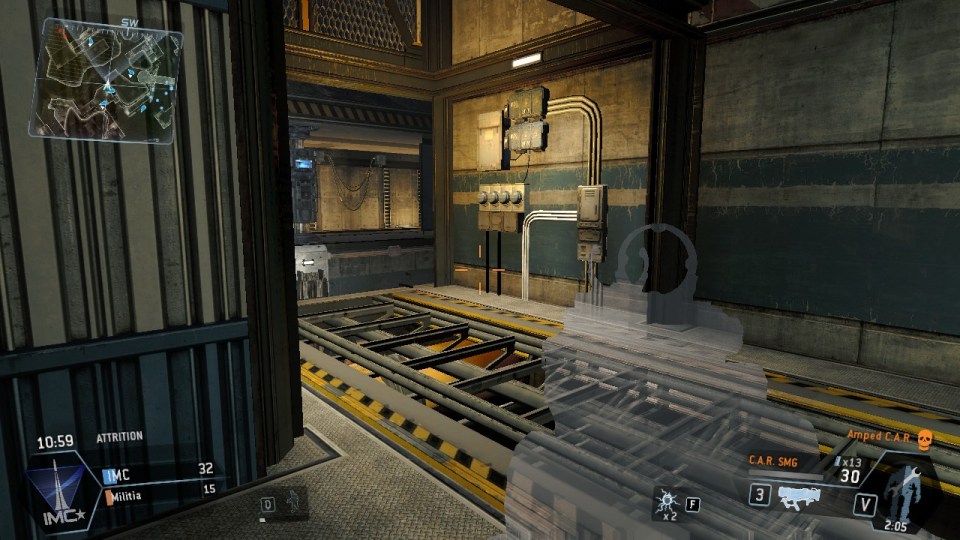
Task: Click the minimap radar display
Action: click(x=107, y=82)
